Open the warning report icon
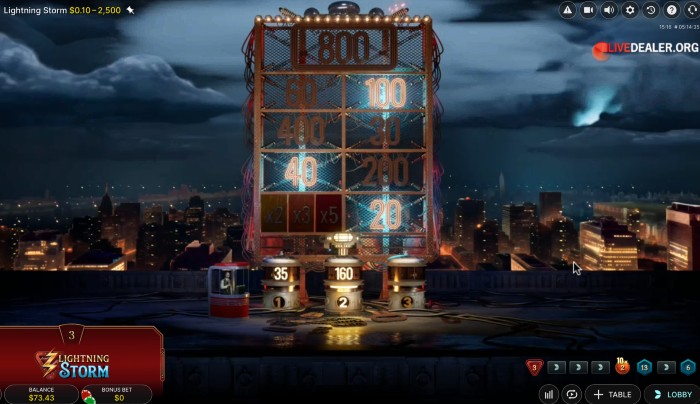This screenshot has width=700, height=404. (568, 10)
